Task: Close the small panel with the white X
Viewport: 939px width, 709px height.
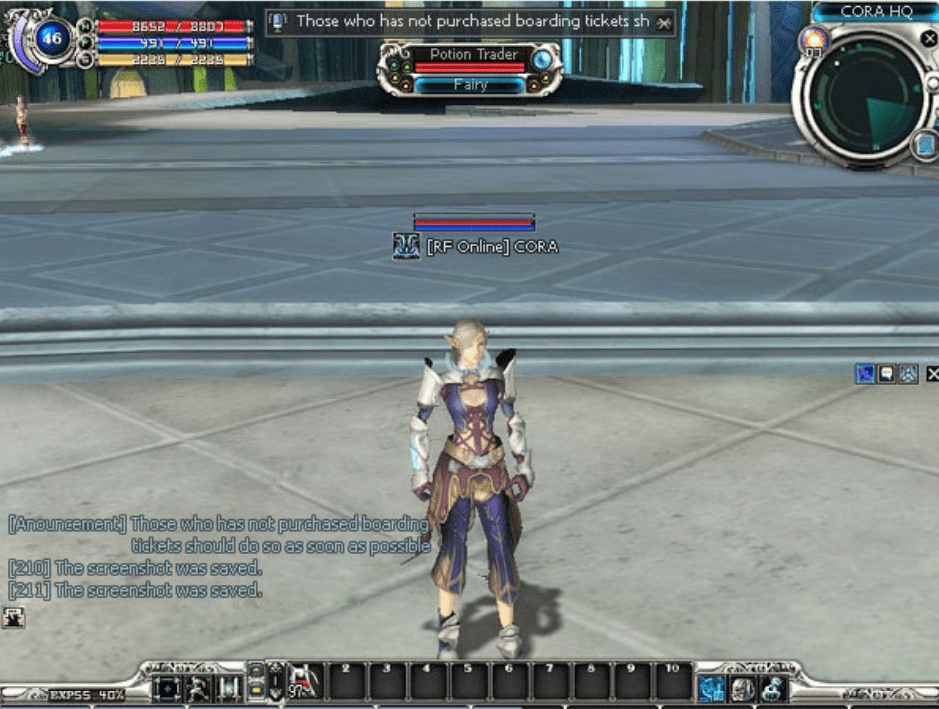Action: pyautogui.click(x=932, y=374)
